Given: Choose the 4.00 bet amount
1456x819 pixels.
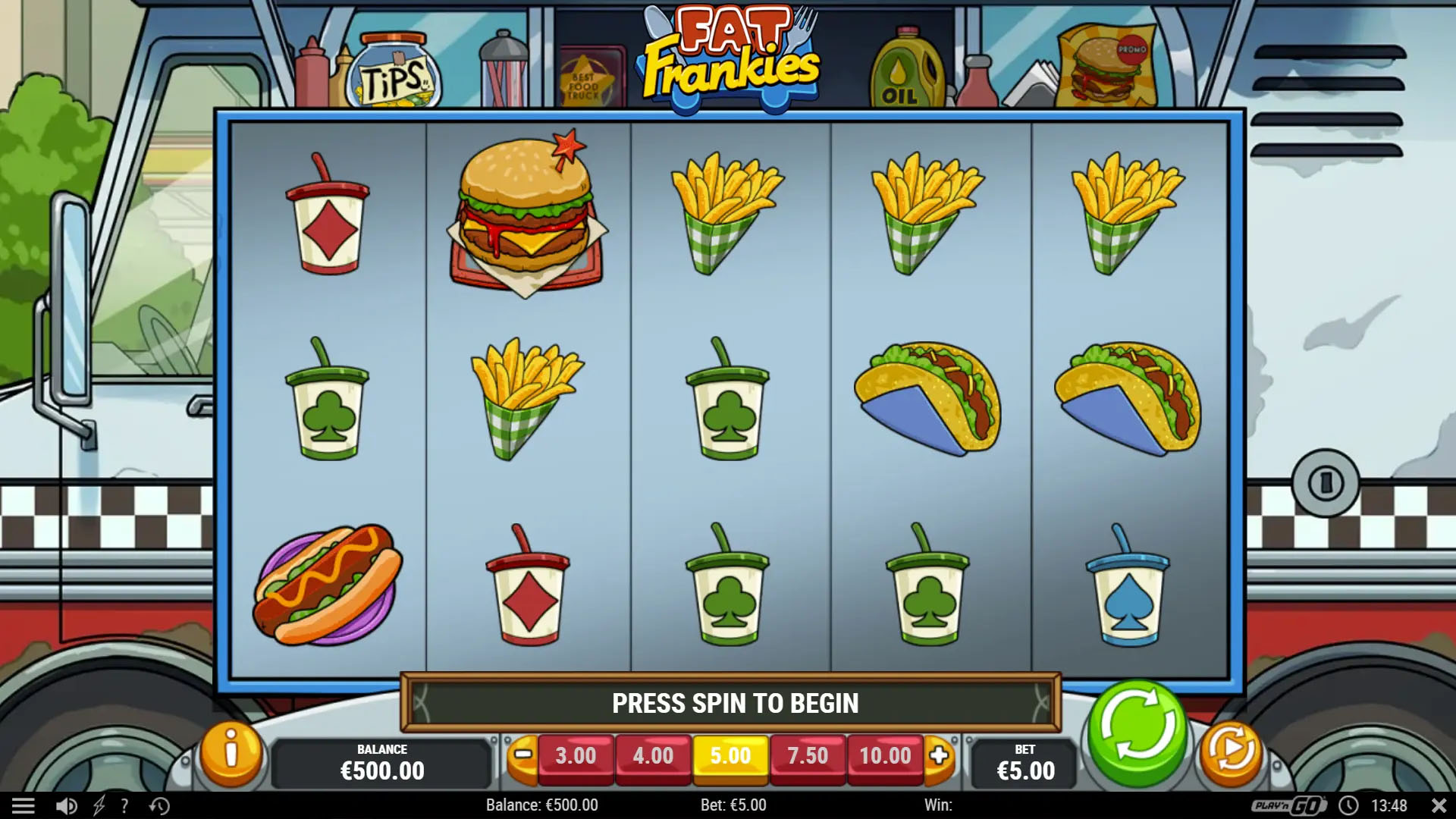Looking at the screenshot, I should [653, 756].
